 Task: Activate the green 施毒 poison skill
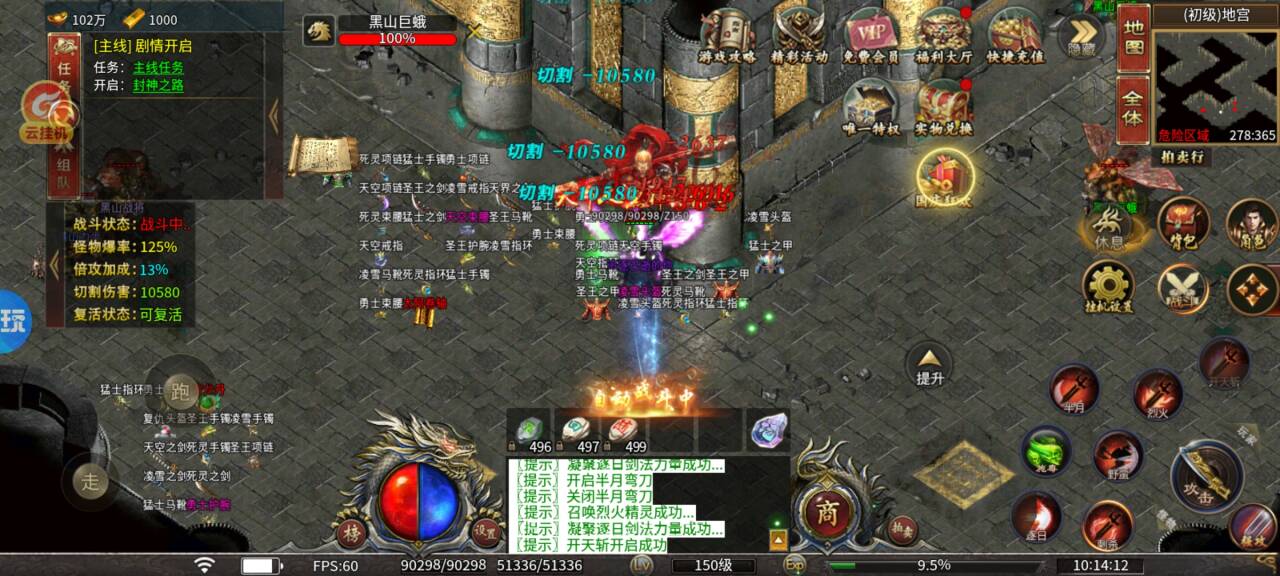1046,449
